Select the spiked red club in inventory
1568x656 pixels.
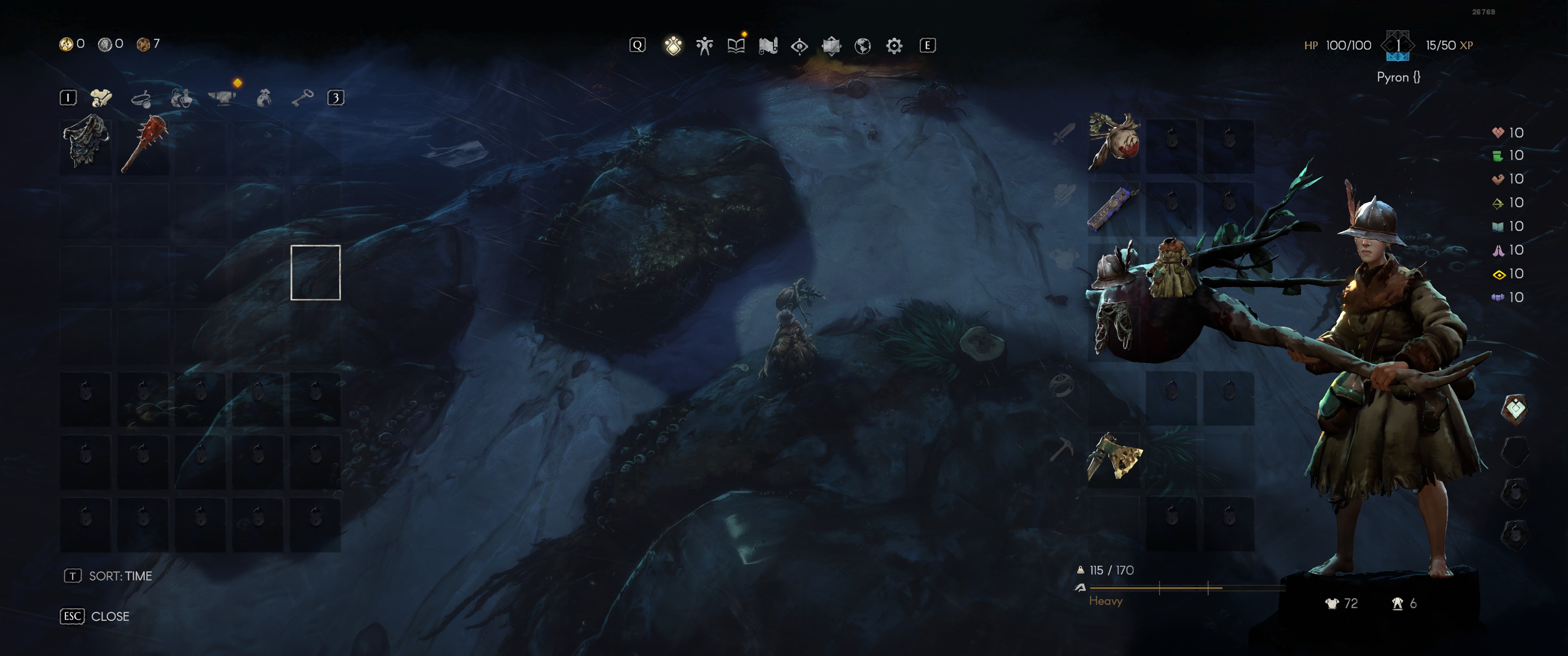144,143
